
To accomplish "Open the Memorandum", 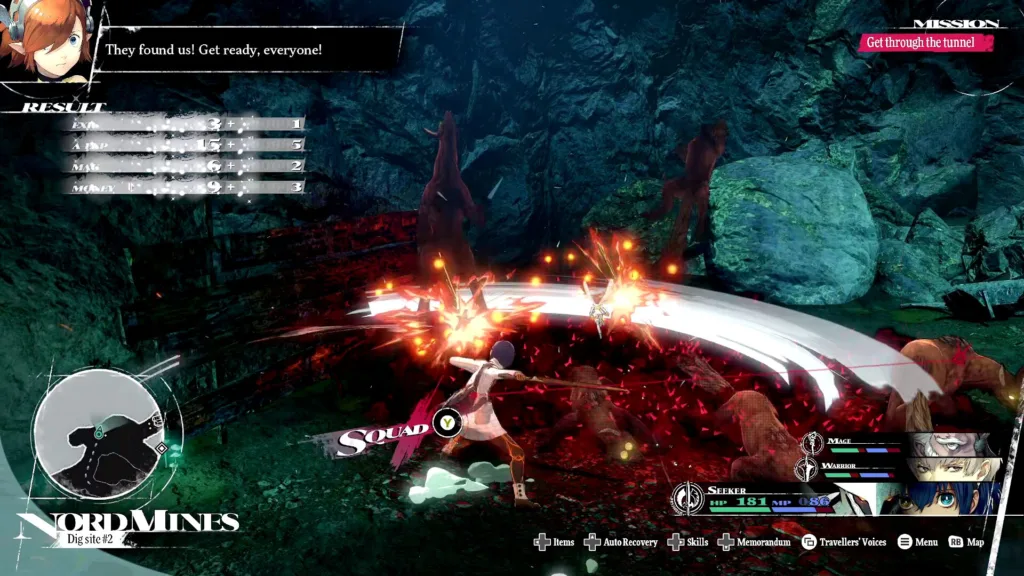I will coord(754,542).
